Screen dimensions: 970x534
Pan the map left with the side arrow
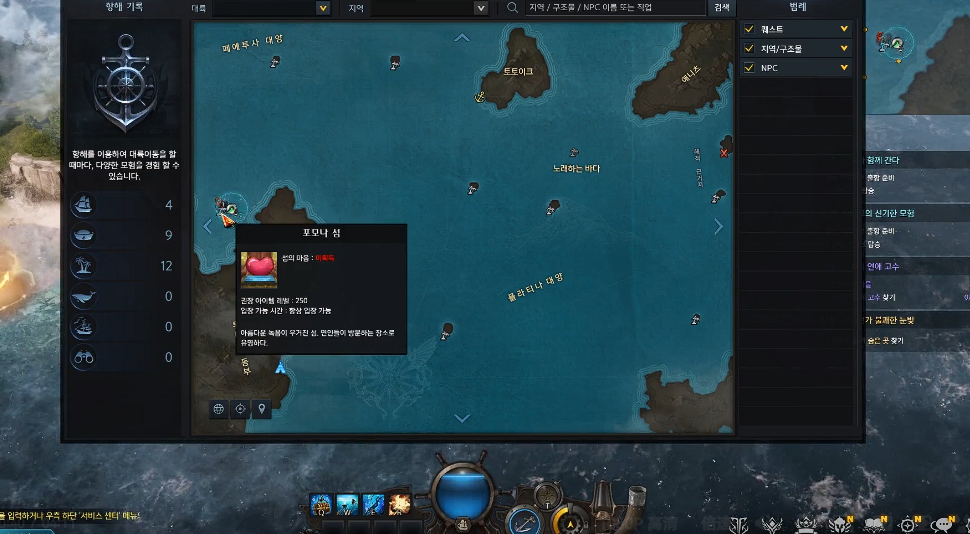[x=208, y=227]
